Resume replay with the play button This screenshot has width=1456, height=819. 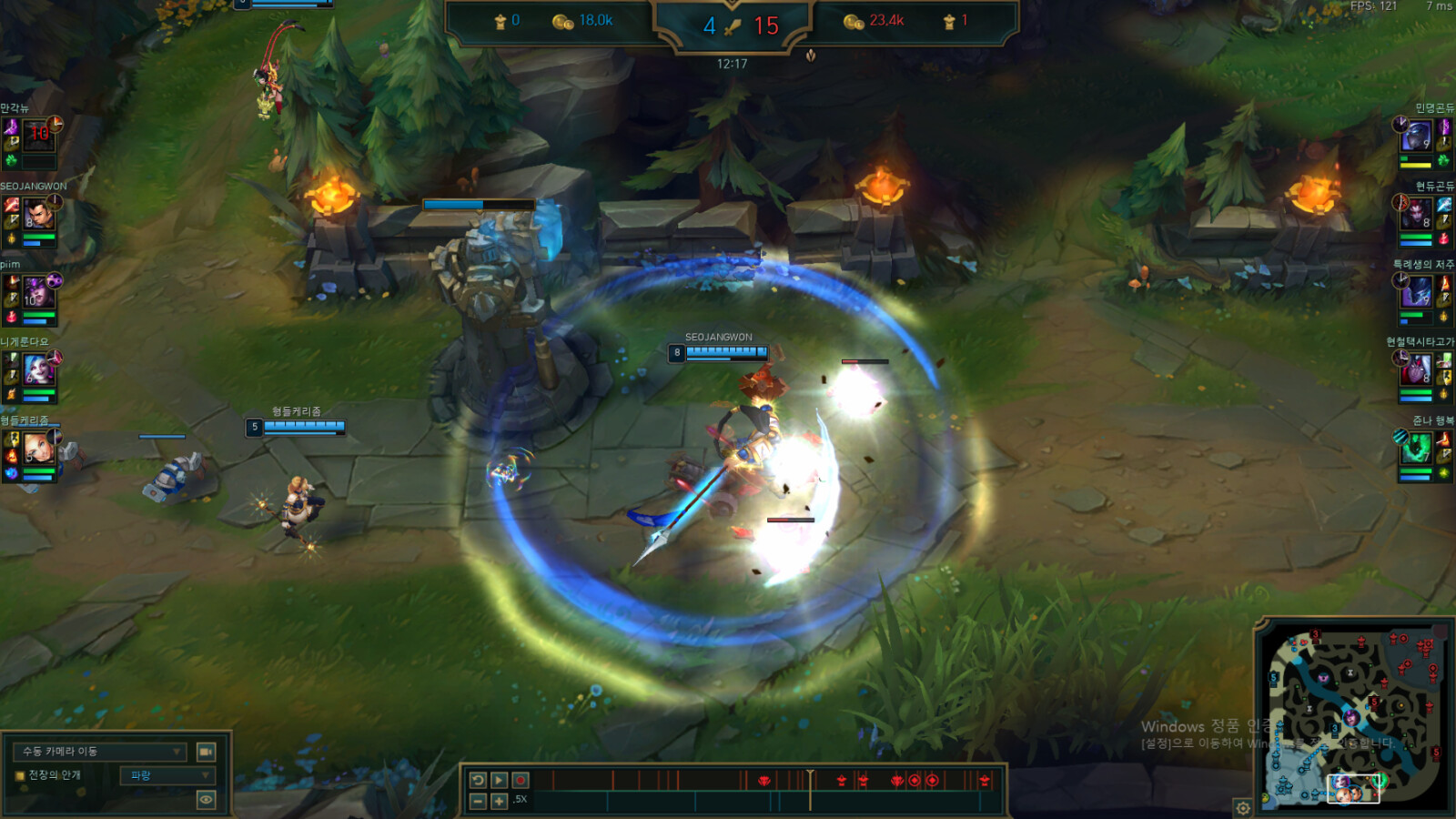point(500,780)
